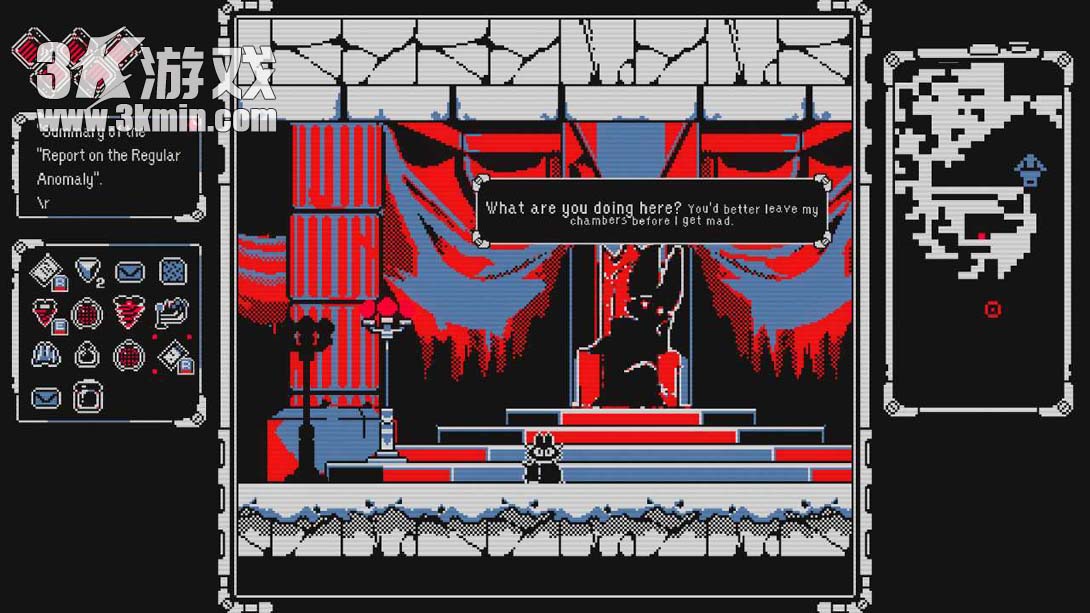Select the card item highlighted by red dots
Image resolution: width=1090 pixels, height=613 pixels.
point(172,356)
